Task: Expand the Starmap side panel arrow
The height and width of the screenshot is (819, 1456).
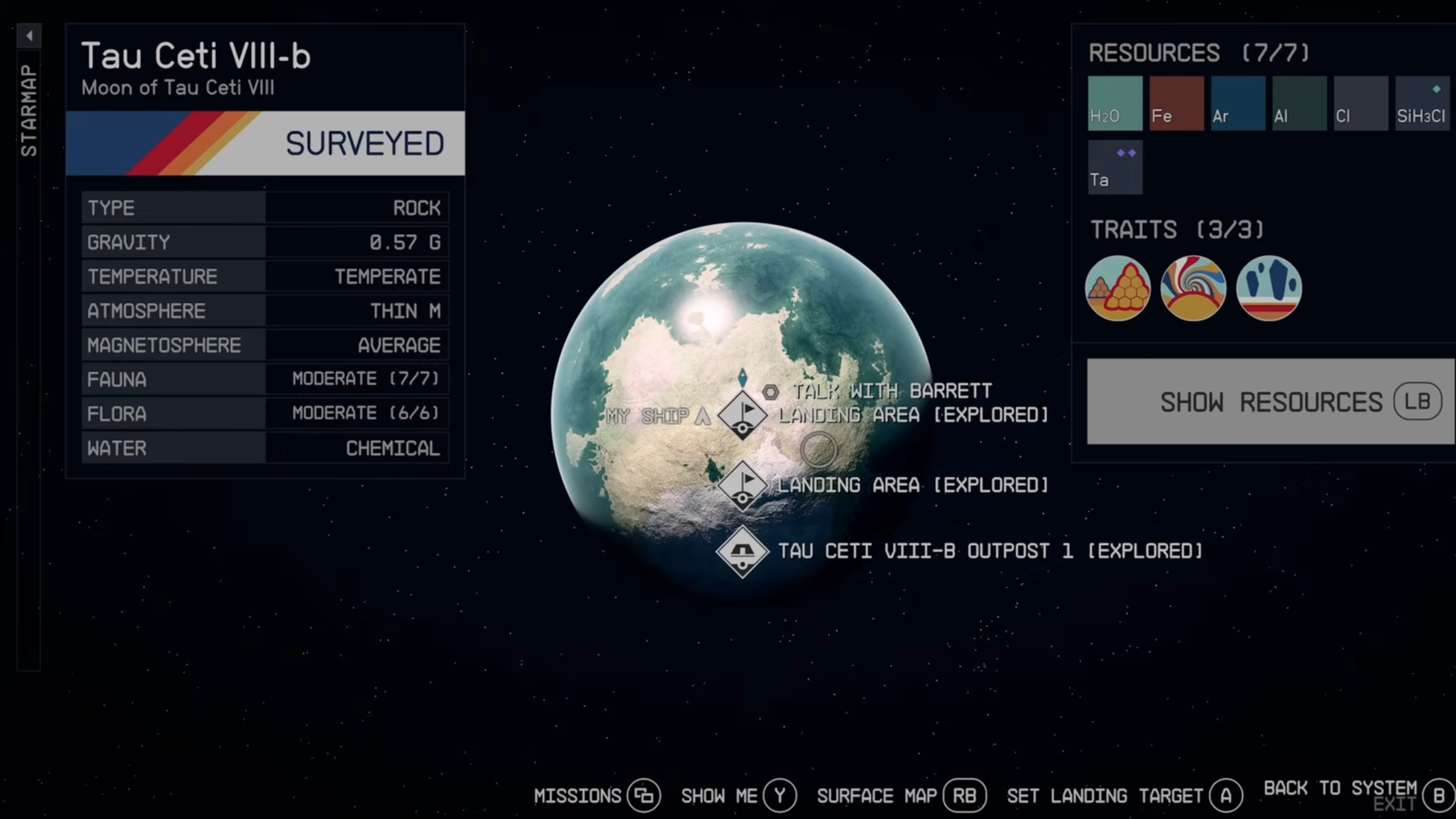Action: [29, 36]
